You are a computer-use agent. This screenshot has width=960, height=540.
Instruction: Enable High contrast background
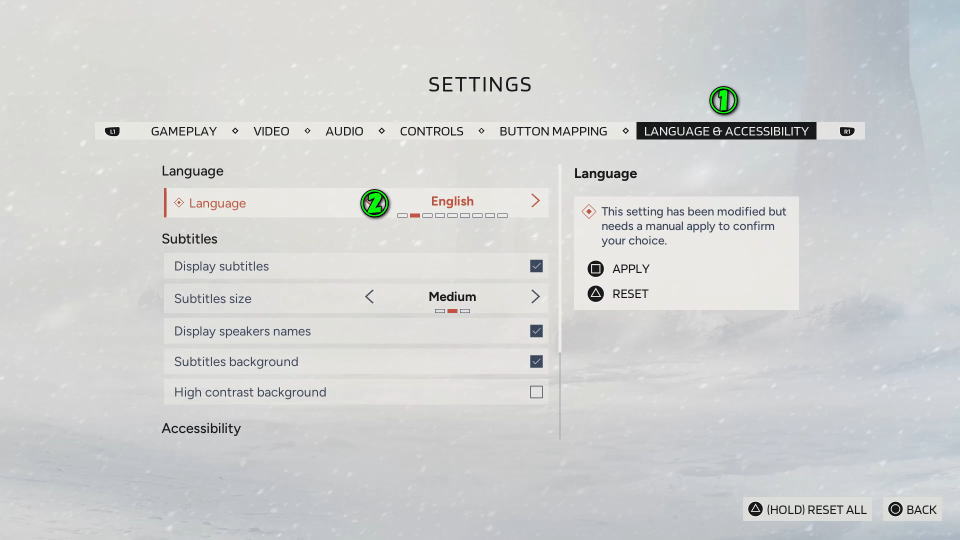[x=536, y=392]
